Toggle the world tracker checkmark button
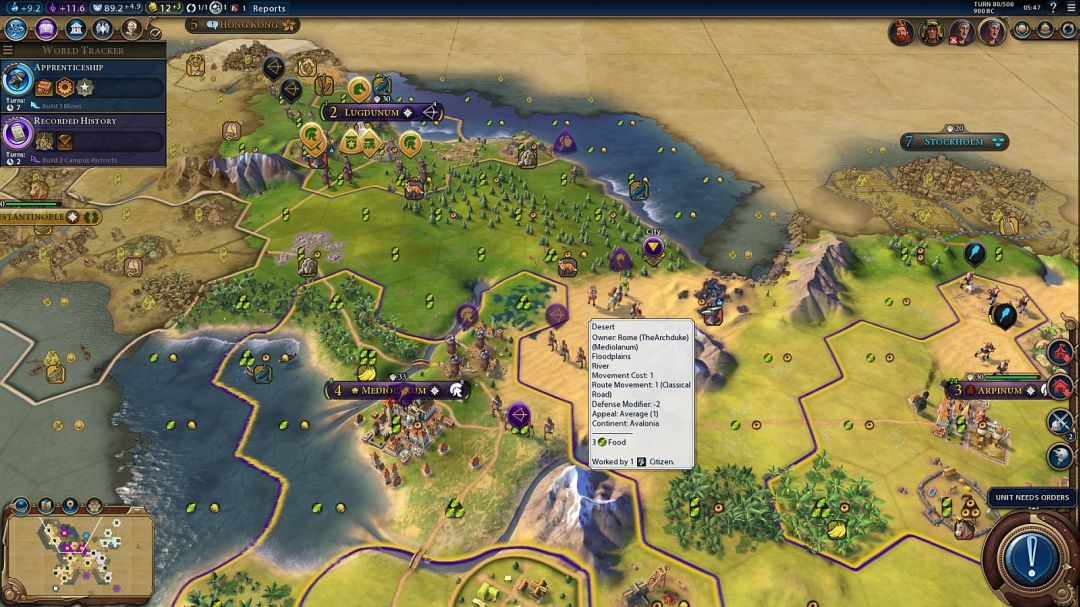The width and height of the screenshot is (1080, 607). 156,33
